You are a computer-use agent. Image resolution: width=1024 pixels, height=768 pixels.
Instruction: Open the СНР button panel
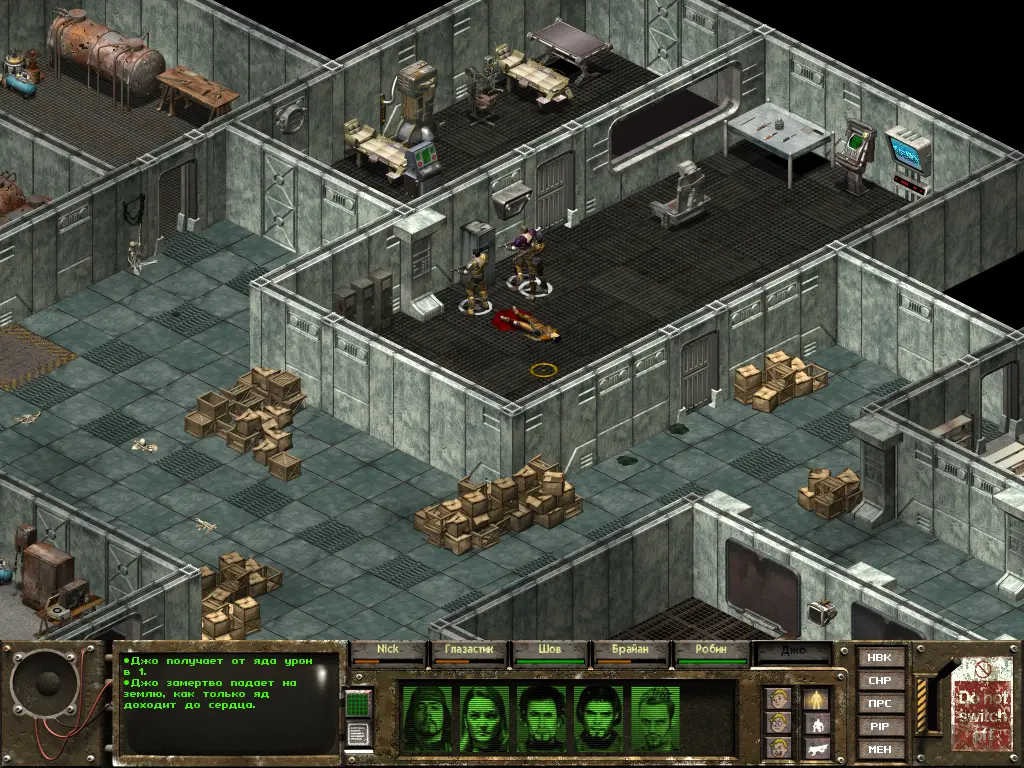pyautogui.click(x=880, y=680)
